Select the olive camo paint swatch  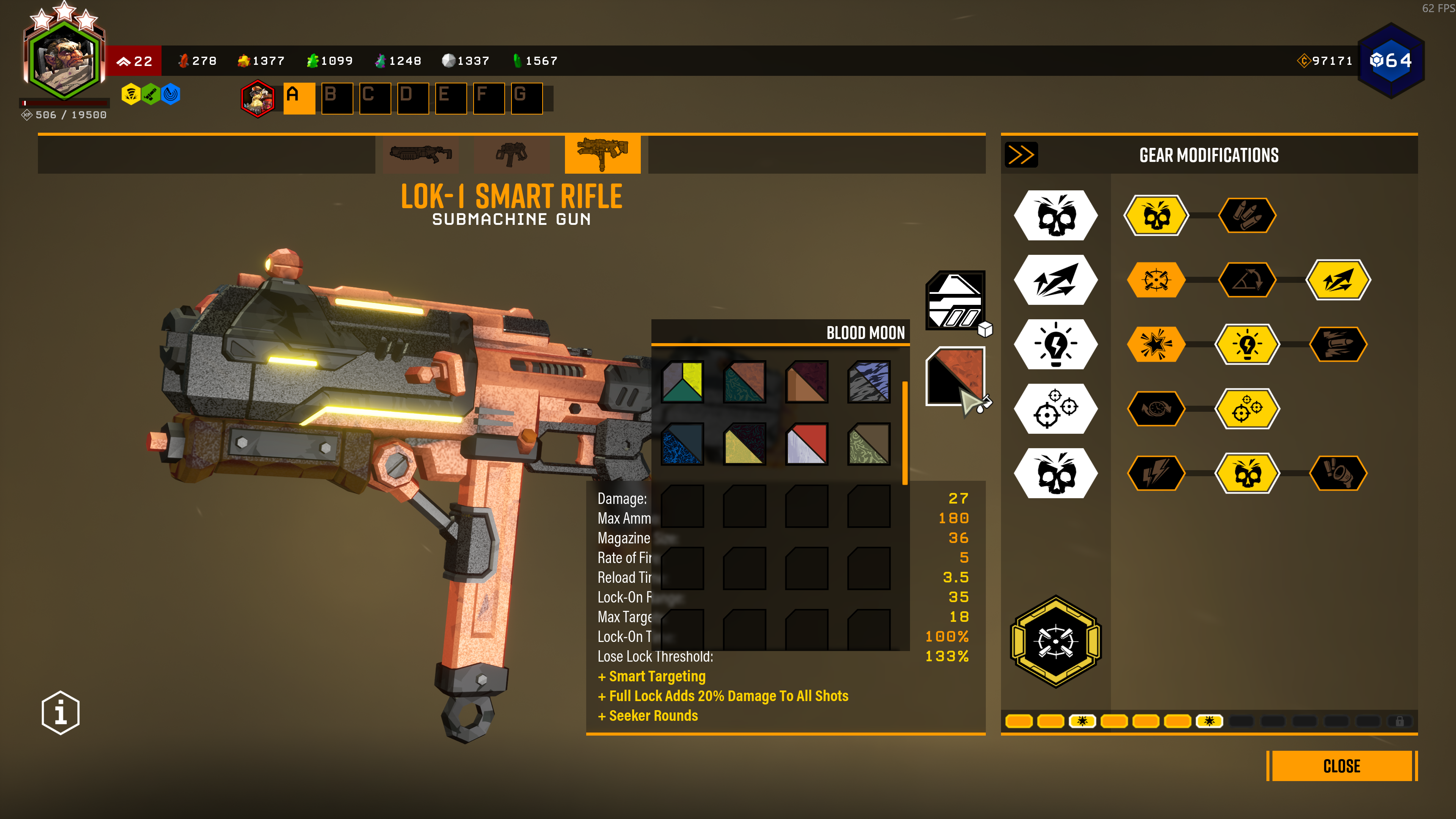click(869, 444)
